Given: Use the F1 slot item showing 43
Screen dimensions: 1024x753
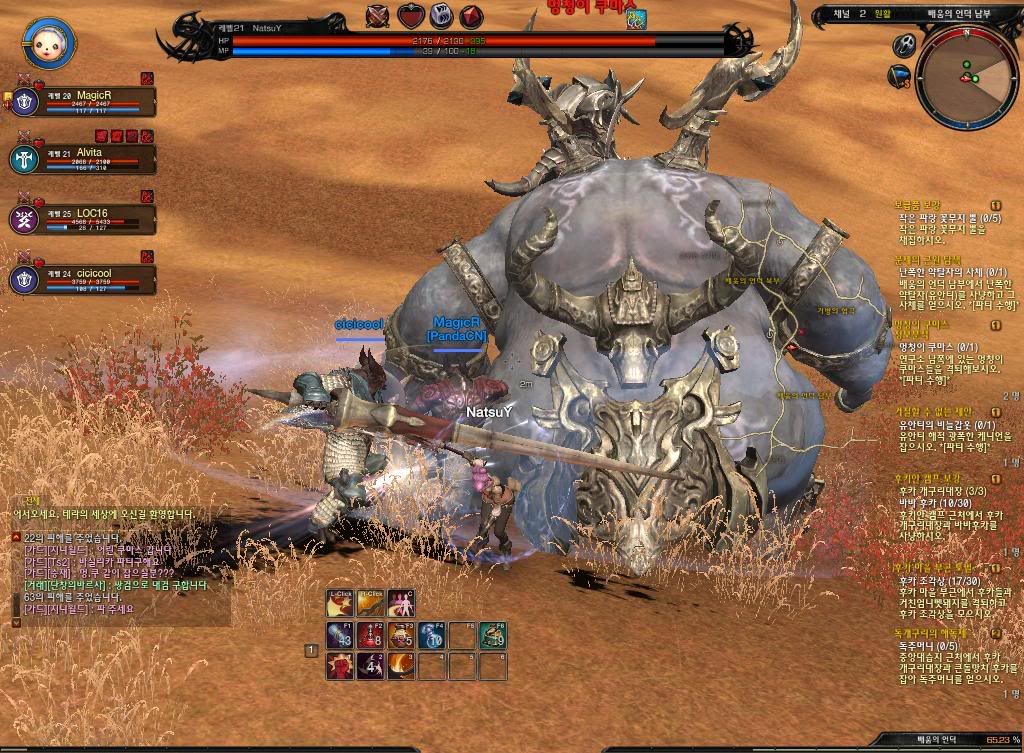Looking at the screenshot, I should tap(340, 634).
